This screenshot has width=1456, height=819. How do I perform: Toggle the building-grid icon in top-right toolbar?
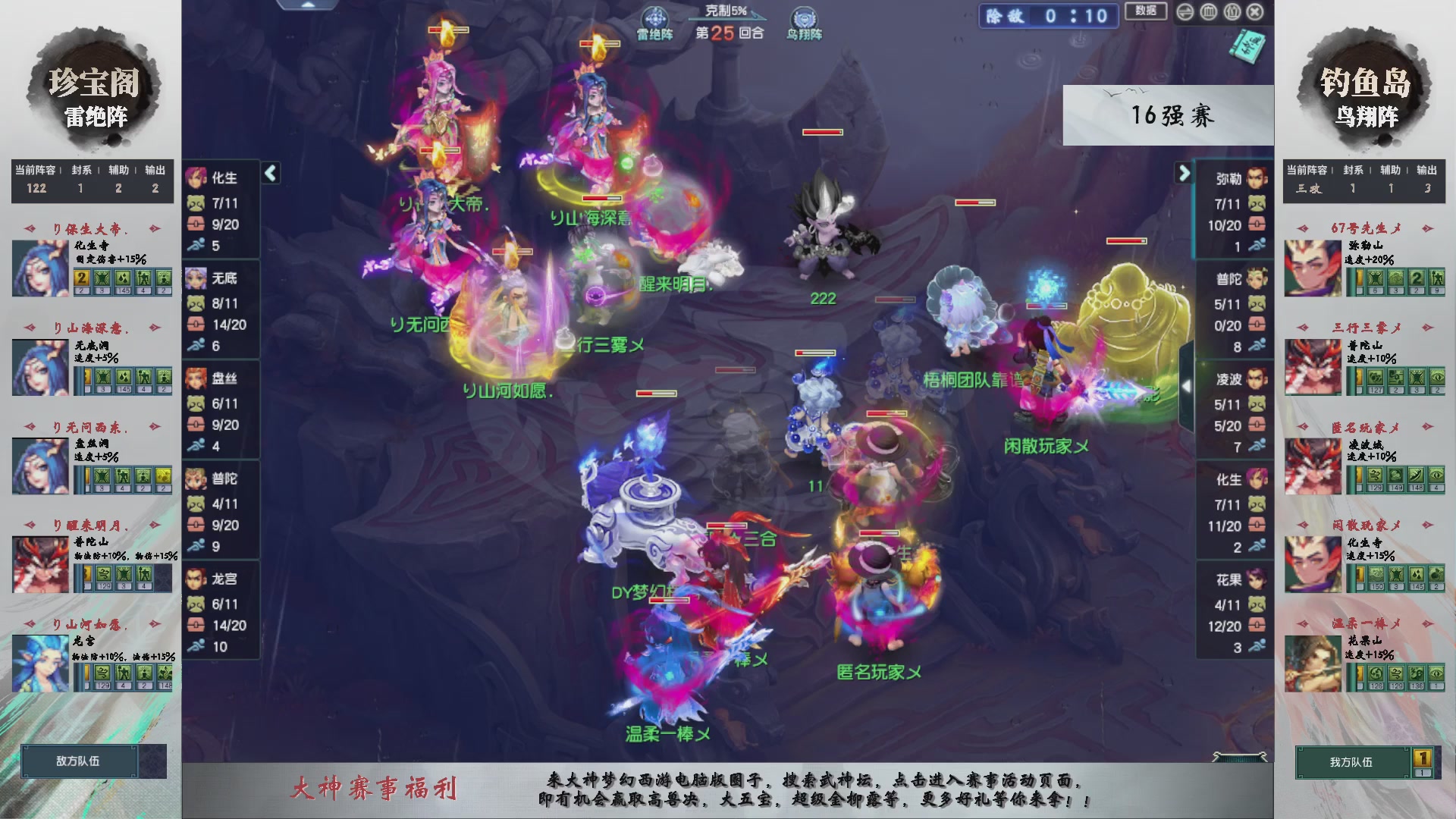point(1209,13)
